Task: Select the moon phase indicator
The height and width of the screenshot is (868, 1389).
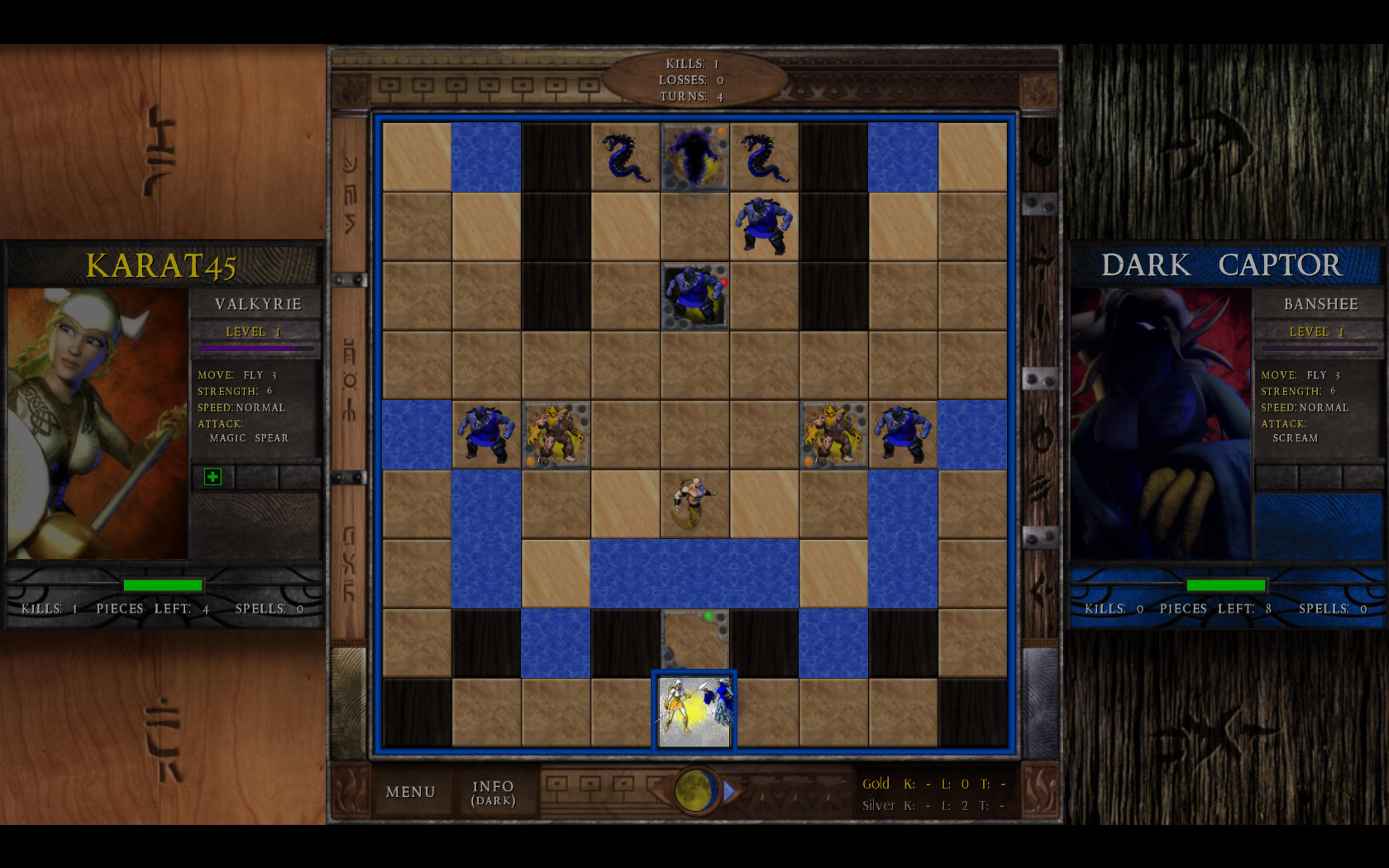Action: tap(695, 790)
